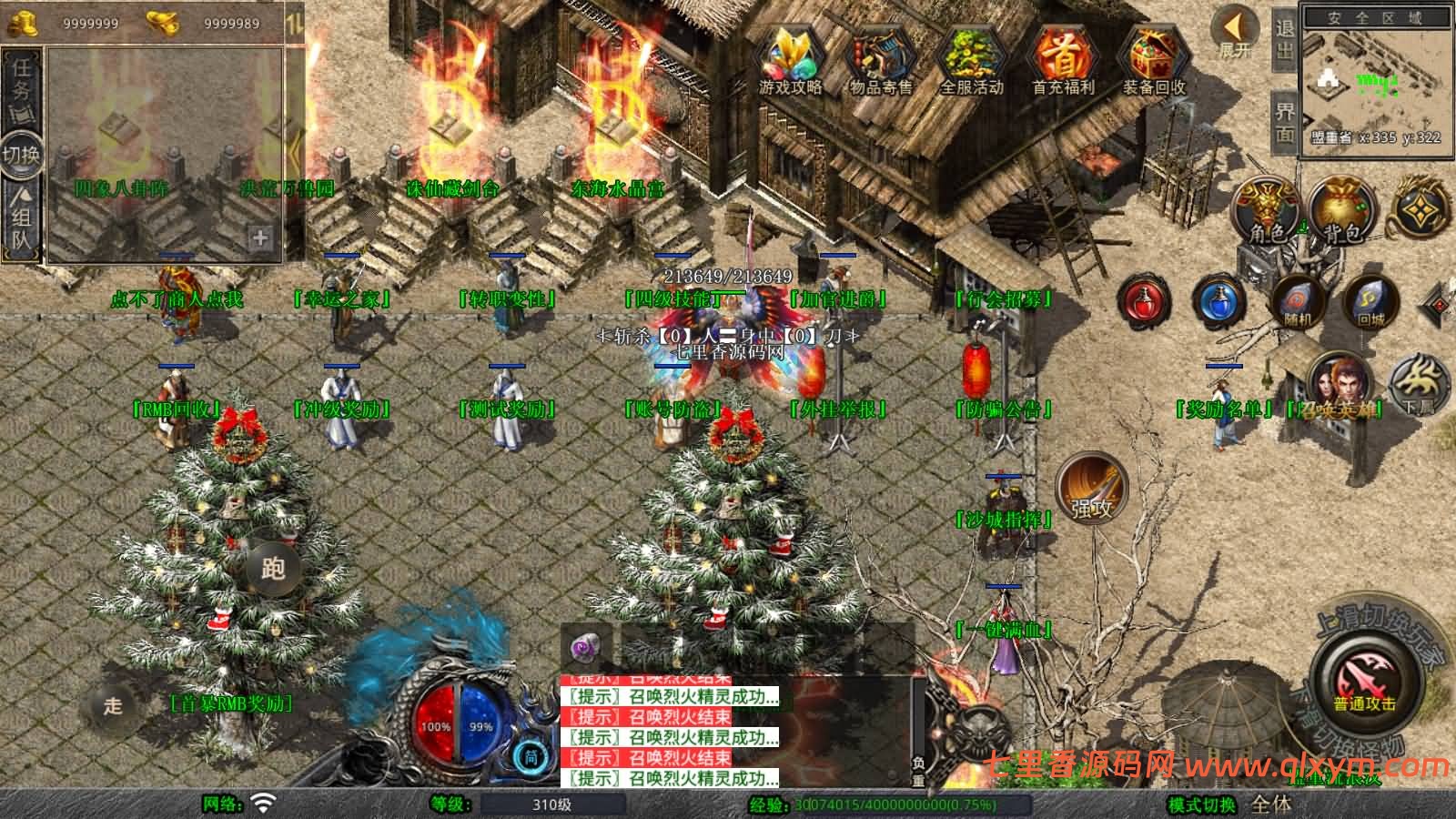This screenshot has height=819, width=1456.
Task: Activate the 强攻 forced attack skill
Action: (x=1092, y=490)
